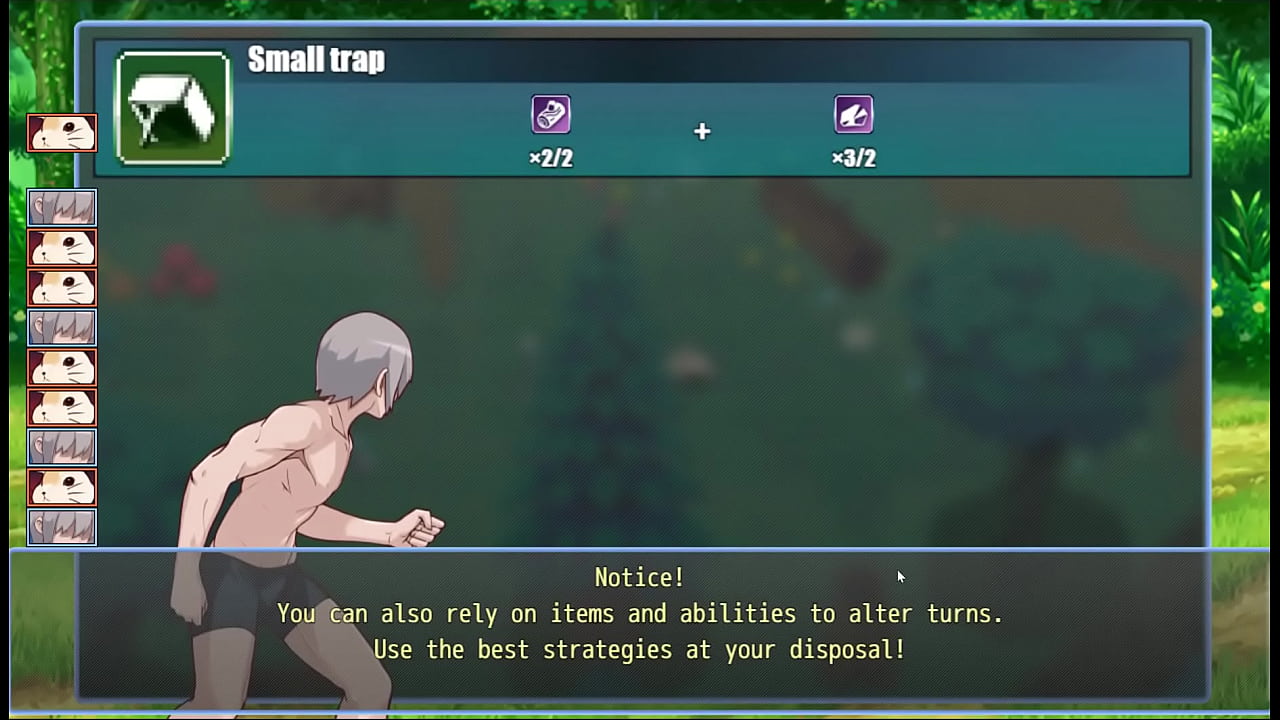The width and height of the screenshot is (1280, 720).
Task: Toggle selection on the lowest hamster portrait
Action: (x=62, y=487)
